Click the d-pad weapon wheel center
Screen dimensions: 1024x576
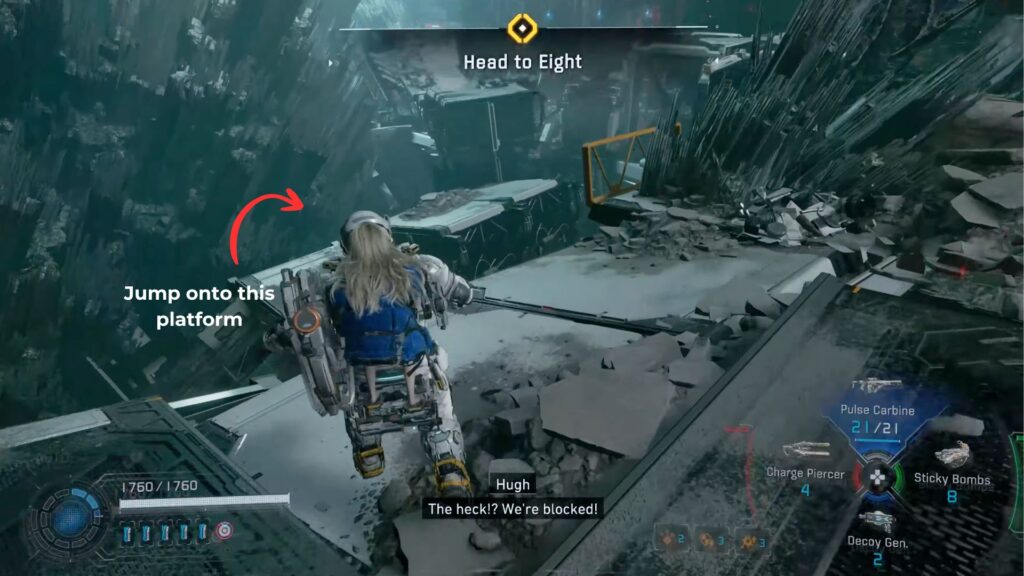(x=878, y=476)
